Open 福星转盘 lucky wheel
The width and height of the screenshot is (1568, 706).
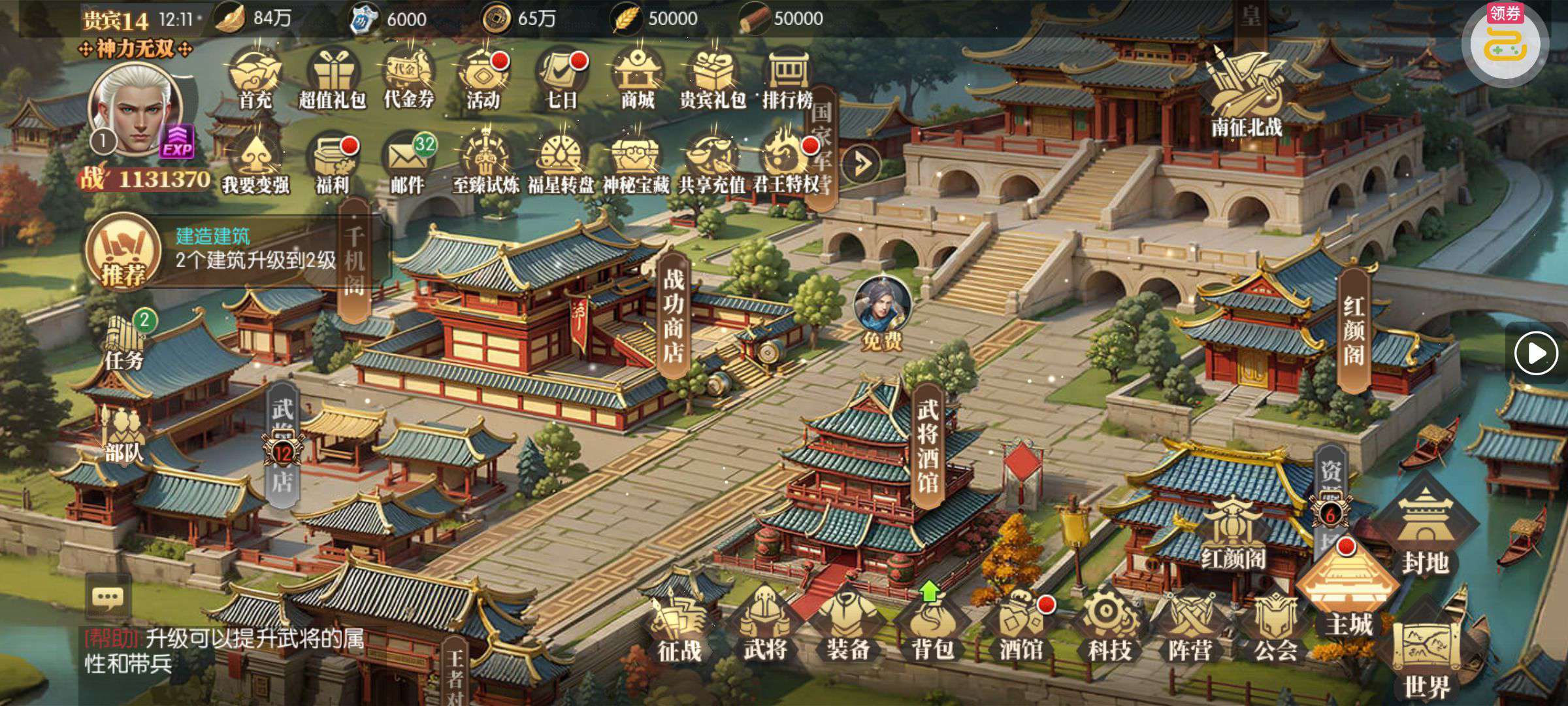click(x=560, y=162)
